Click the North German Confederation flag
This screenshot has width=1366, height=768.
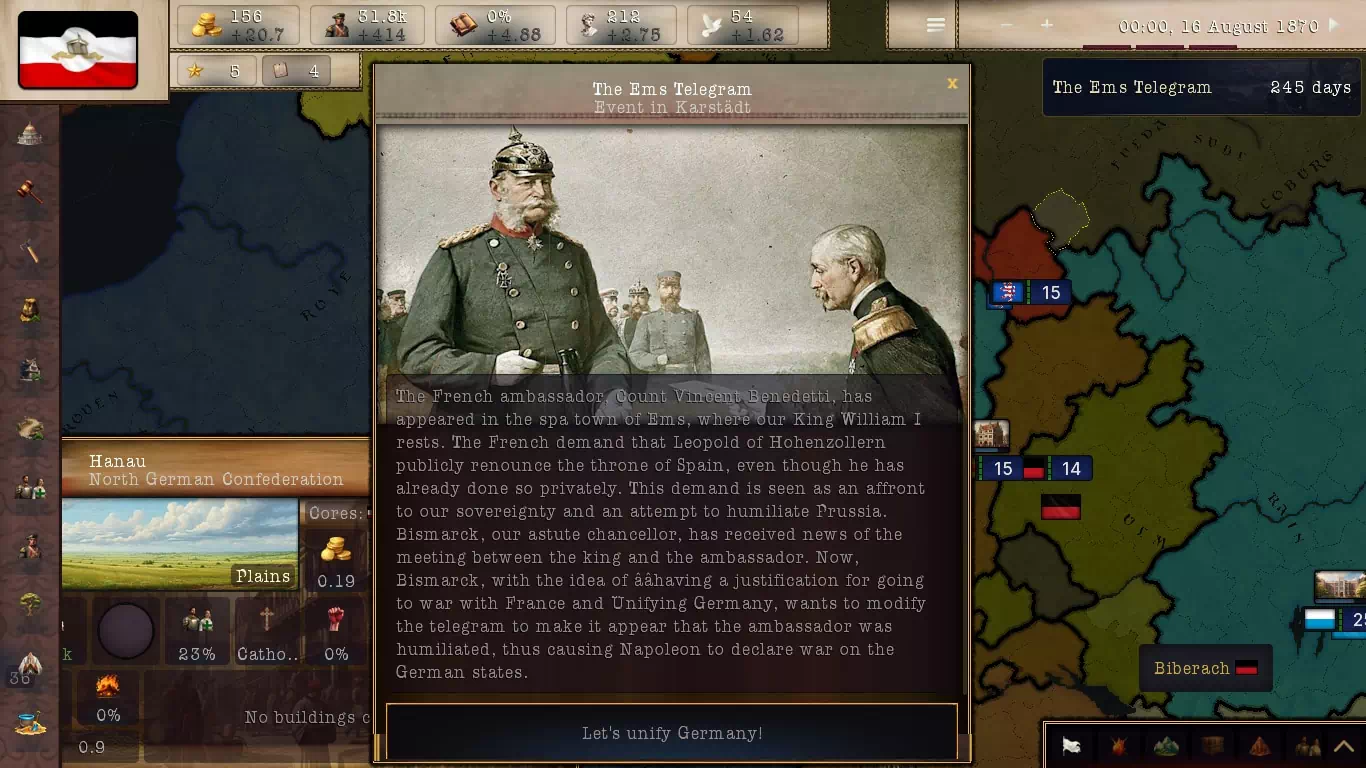[x=78, y=50]
